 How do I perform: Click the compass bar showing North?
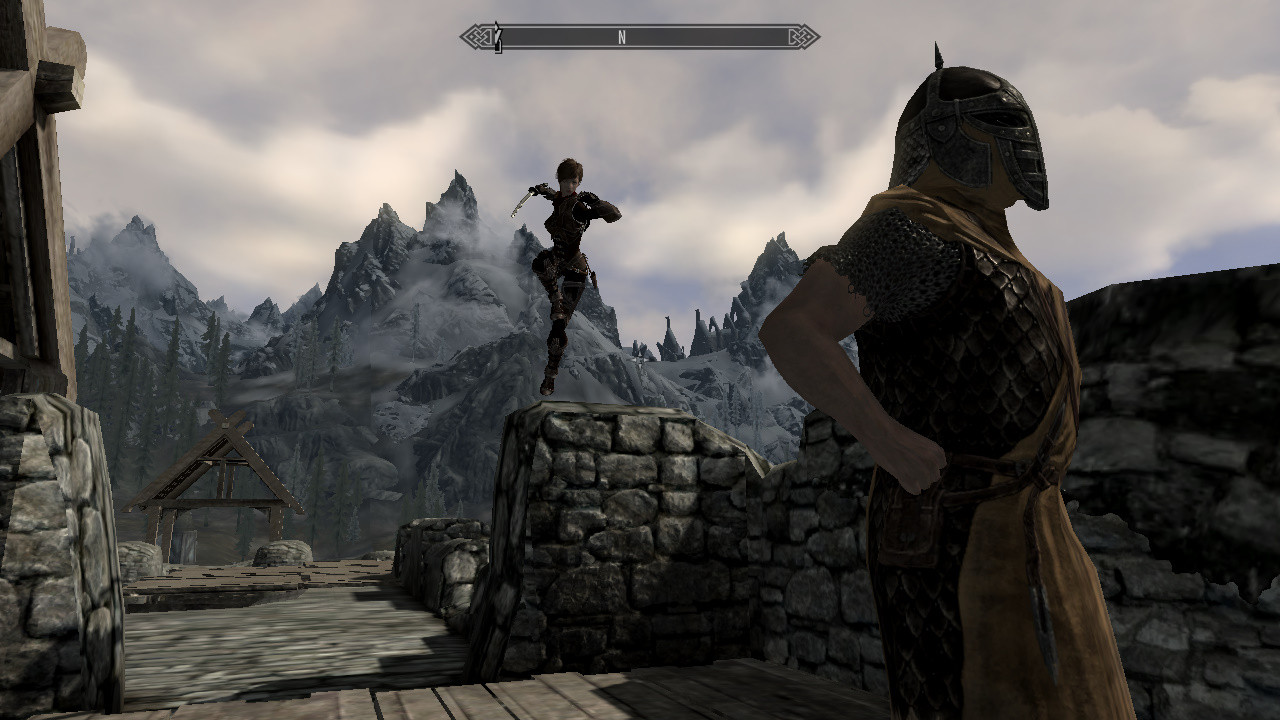pyautogui.click(x=640, y=38)
